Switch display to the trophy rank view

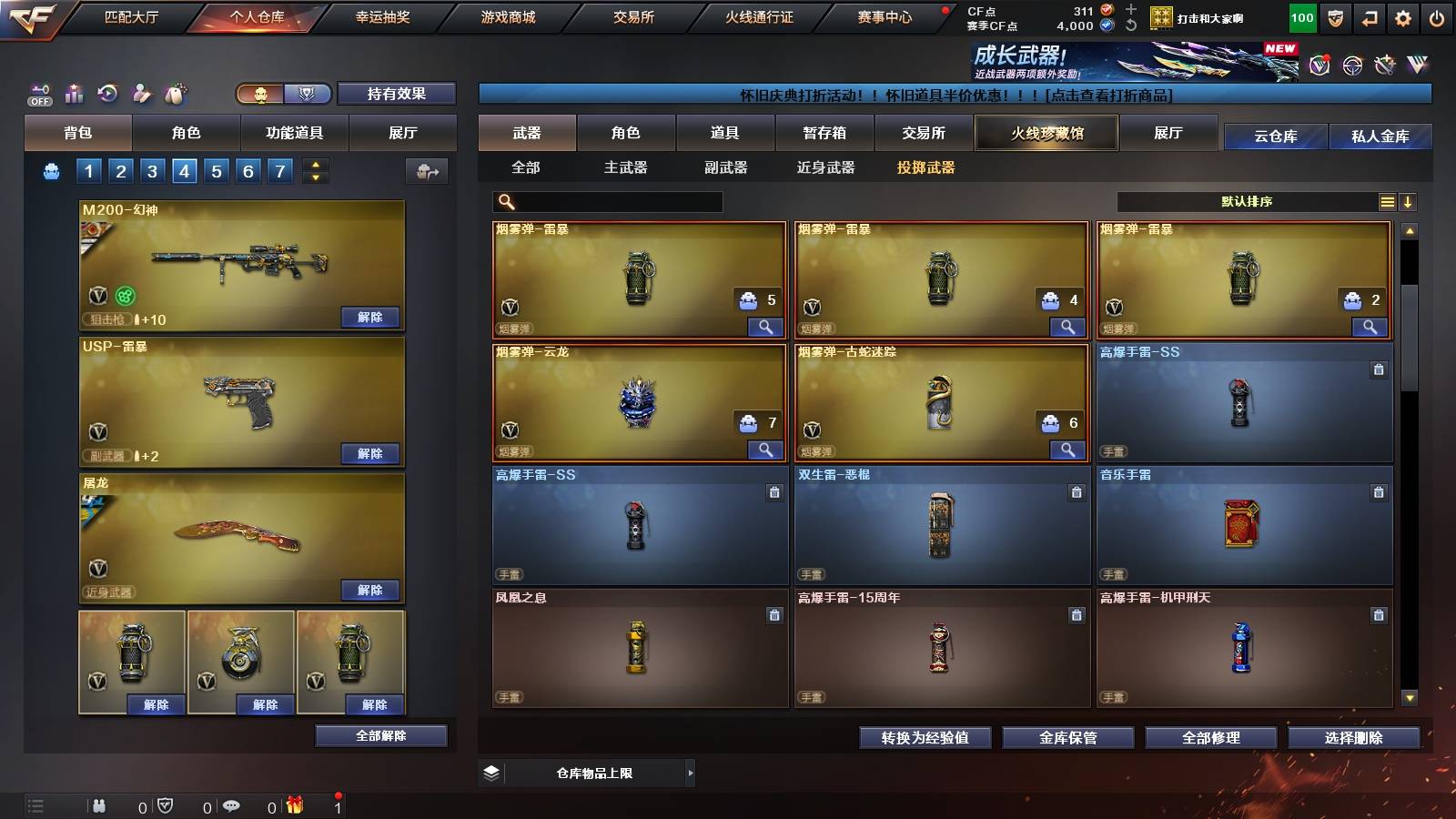(x=308, y=94)
